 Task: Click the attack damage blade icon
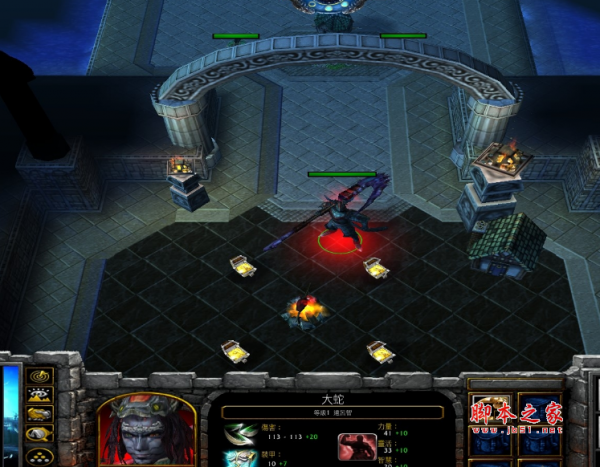[x=238, y=433]
